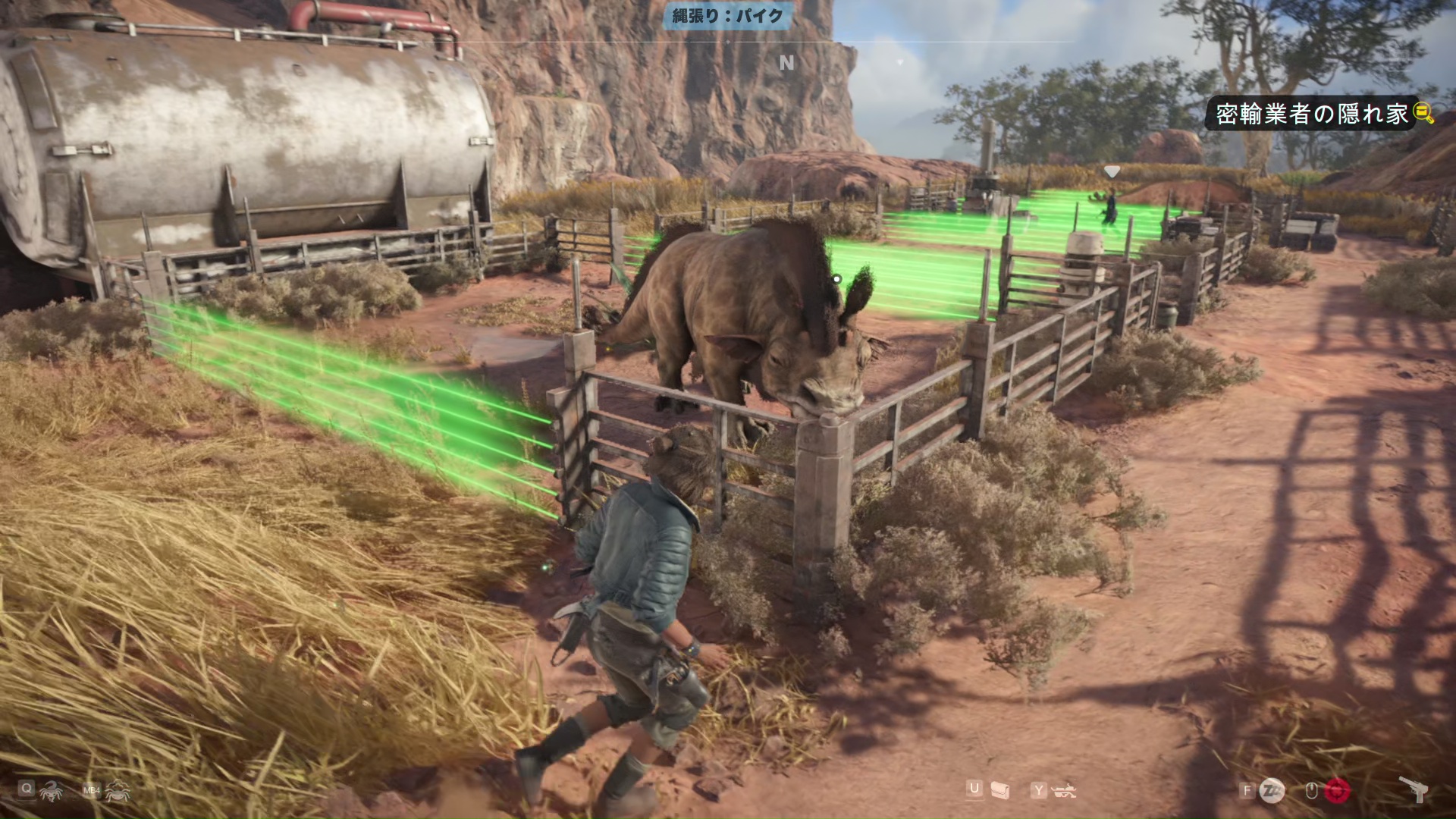The height and width of the screenshot is (819, 1456).
Task: Activate the Nix scorpion-pose command icon
Action: click(51, 792)
